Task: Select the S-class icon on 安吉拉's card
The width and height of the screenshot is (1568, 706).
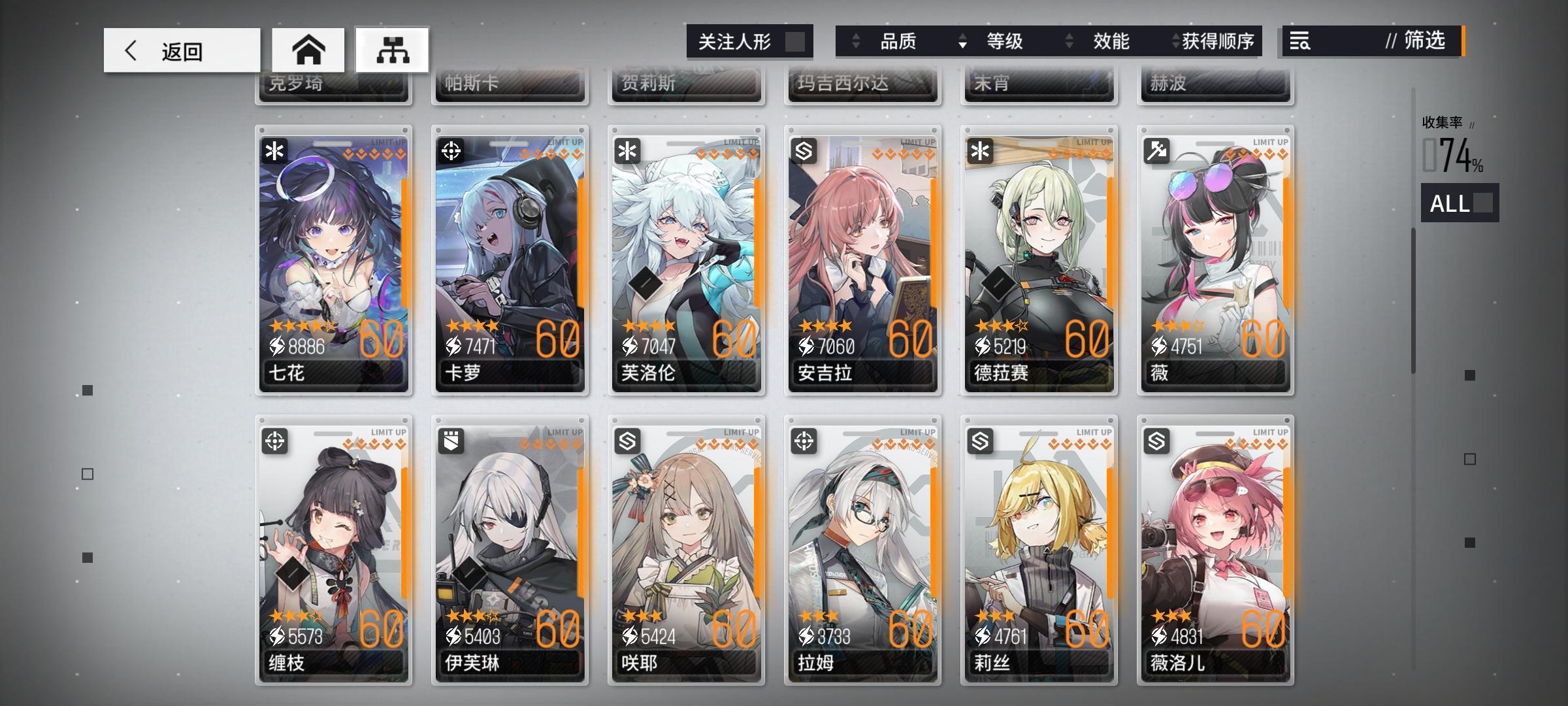Action: click(804, 150)
